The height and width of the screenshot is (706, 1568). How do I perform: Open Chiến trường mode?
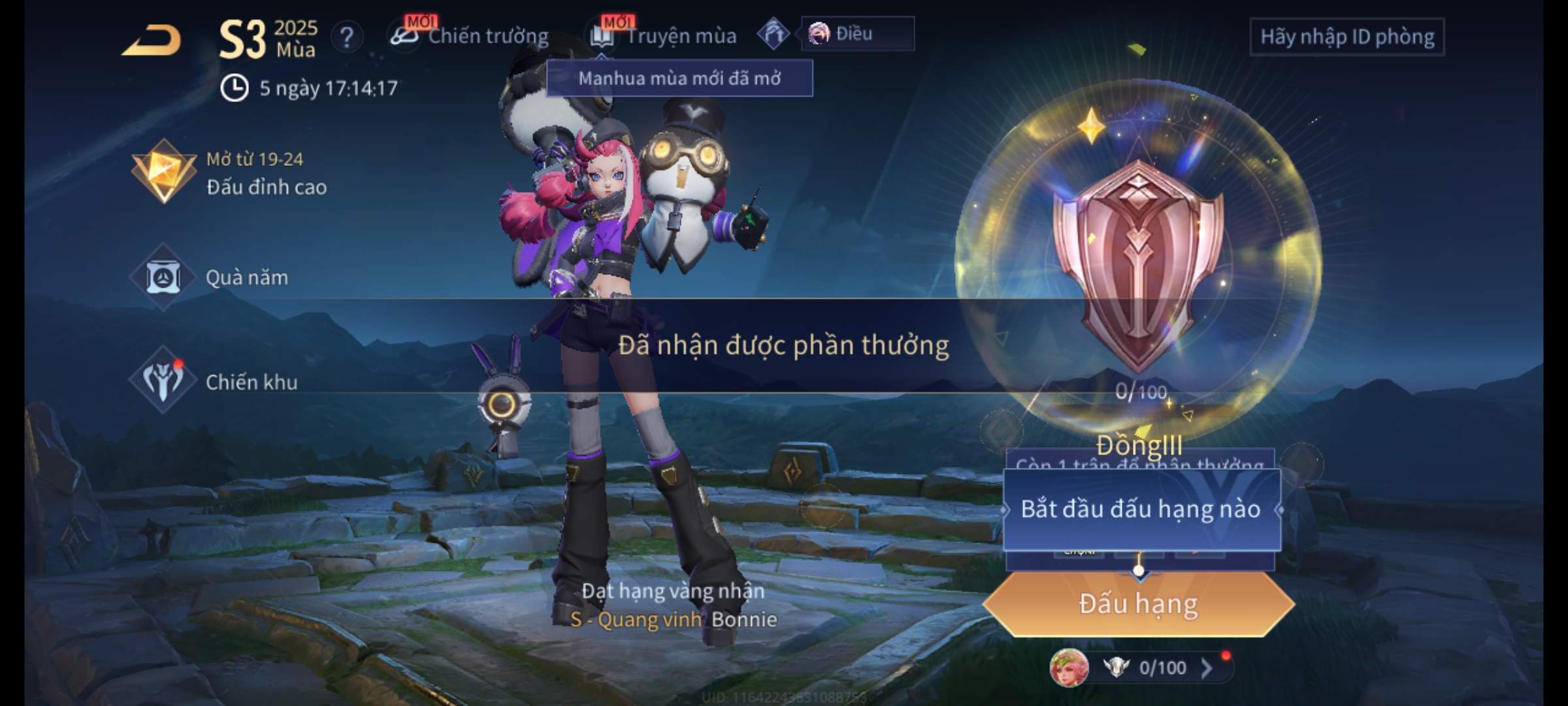pos(470,36)
